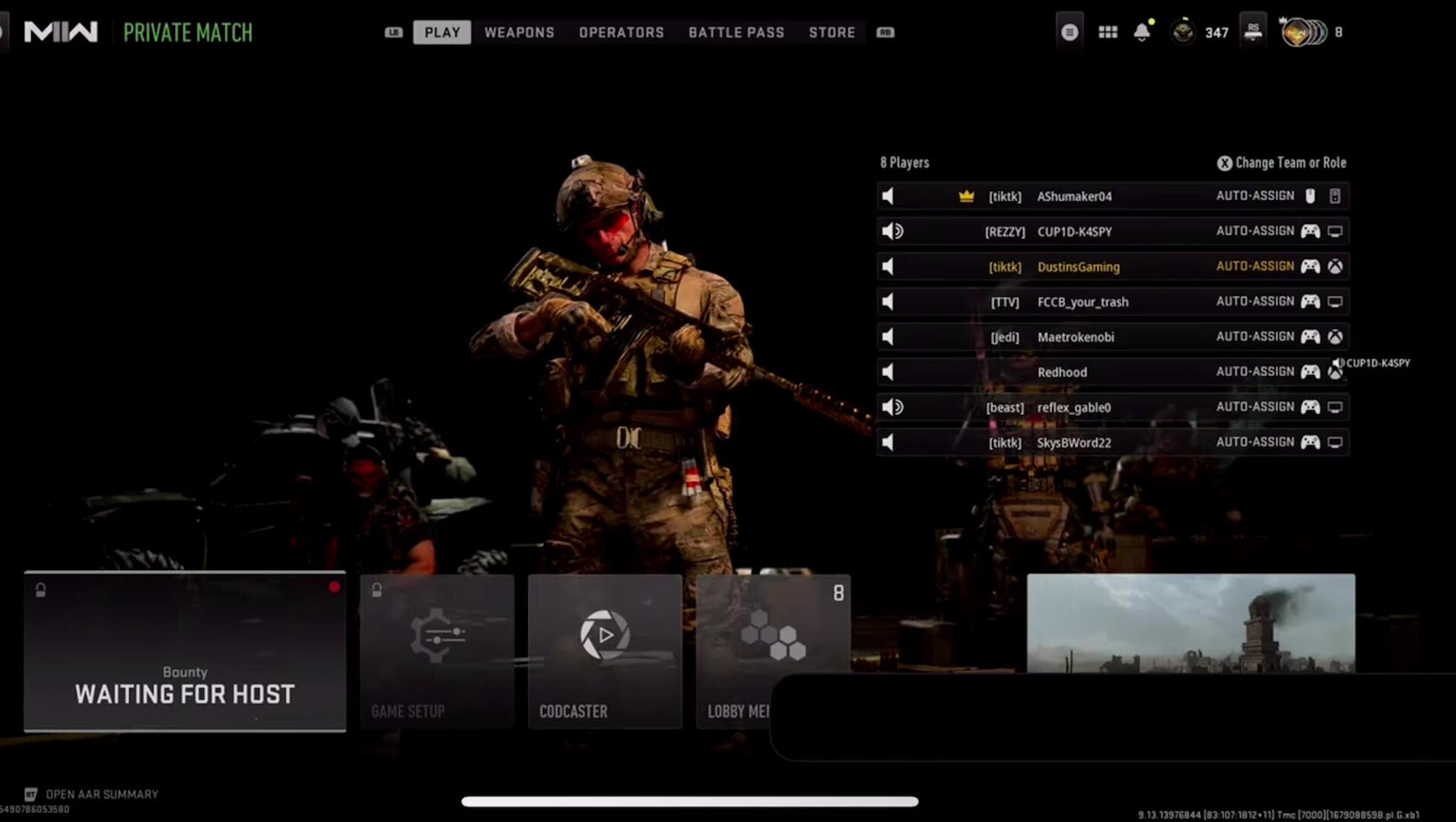The height and width of the screenshot is (822, 1456).
Task: Visit the Store tab
Action: [831, 32]
